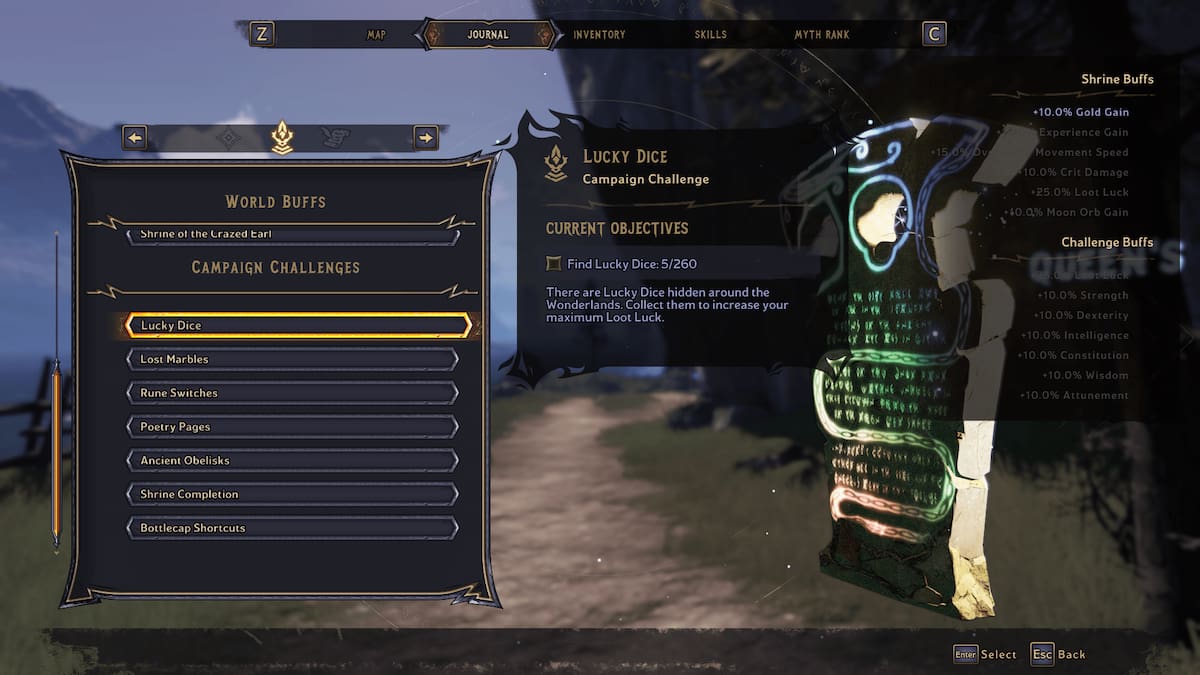Screen dimensions: 1200x675
Task: Switch to the scroll journal category icon
Action: [335, 138]
